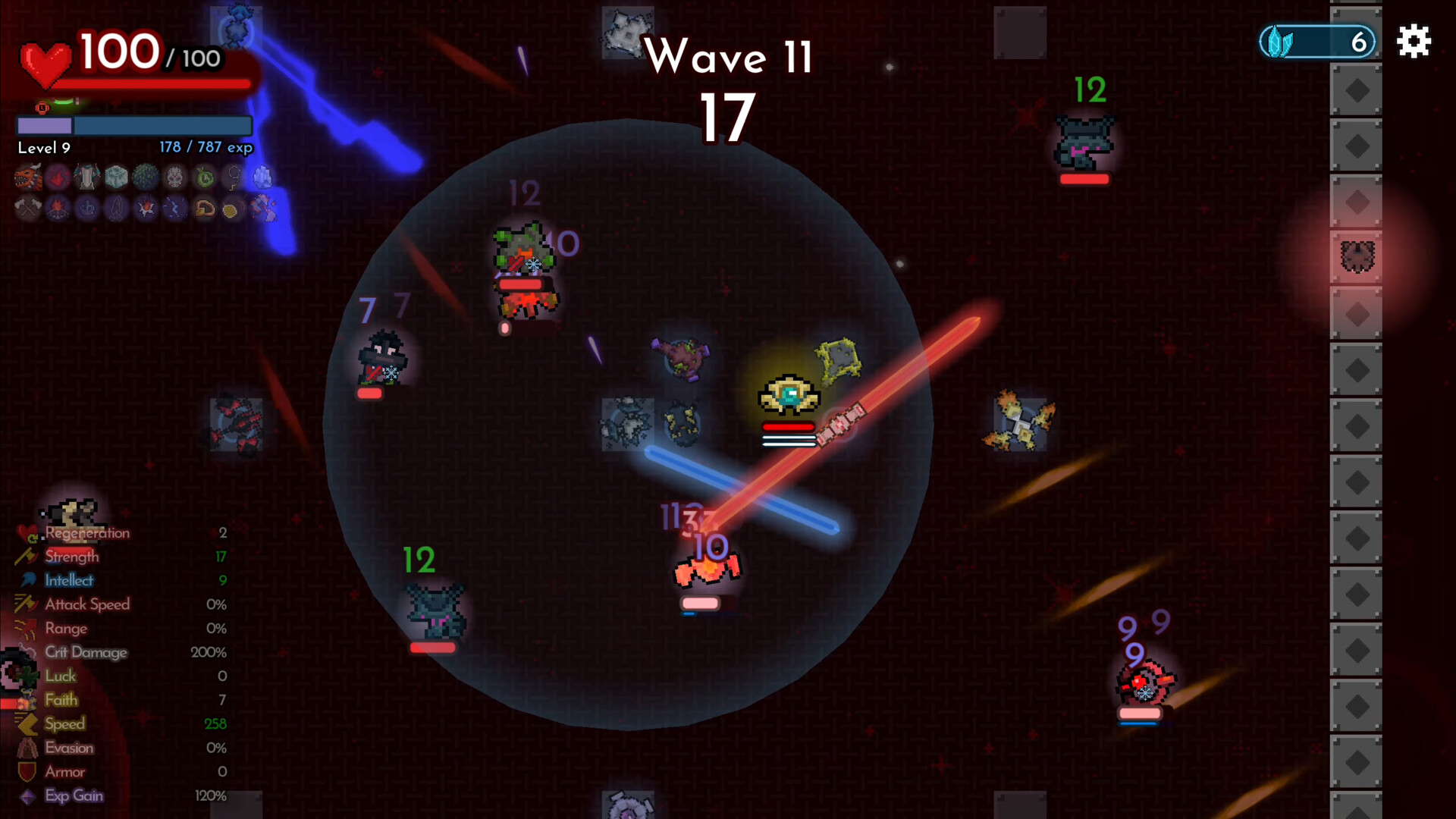Click the blue lightning bolt icon
The height and width of the screenshot is (819, 1456).
point(175,208)
